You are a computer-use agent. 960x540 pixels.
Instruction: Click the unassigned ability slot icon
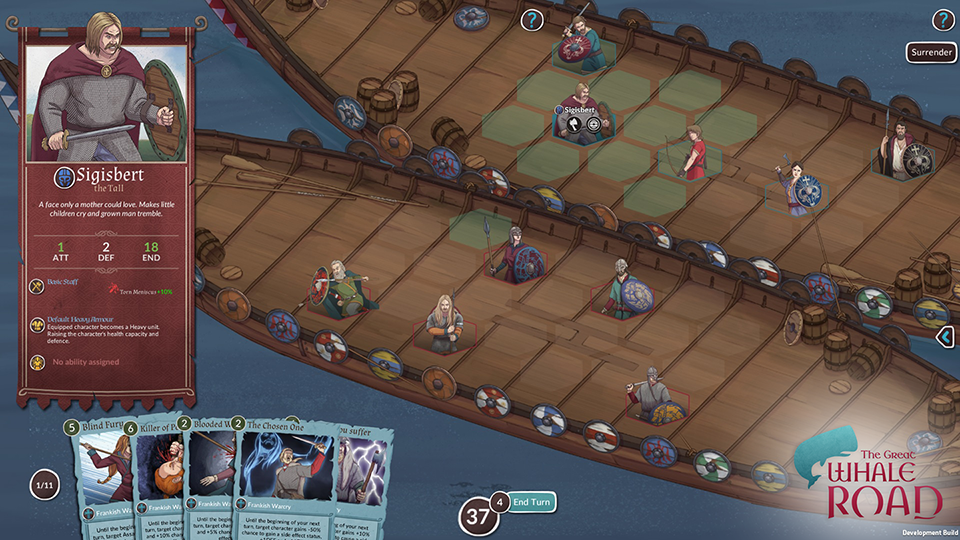[x=36, y=361]
